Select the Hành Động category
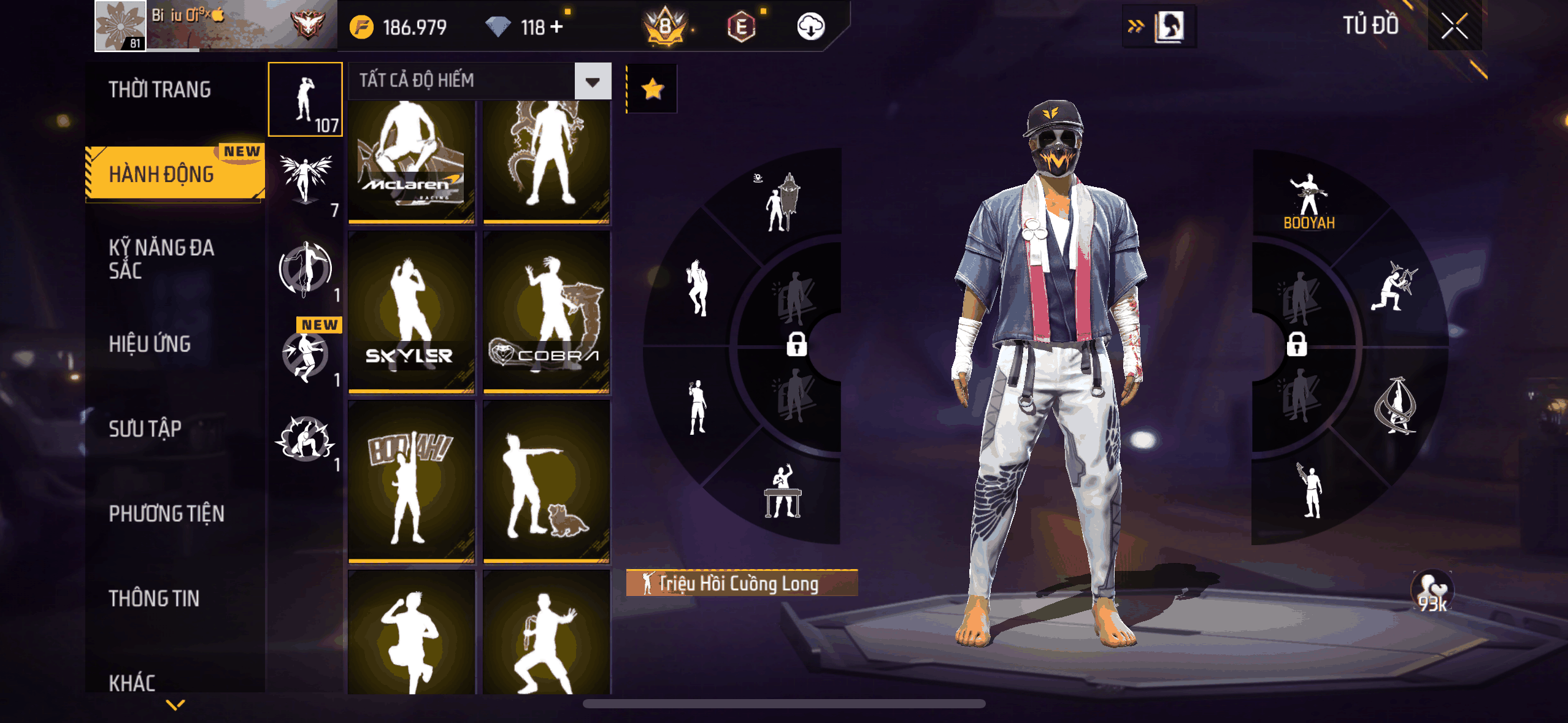Viewport: 1568px width, 723px height. [x=162, y=174]
